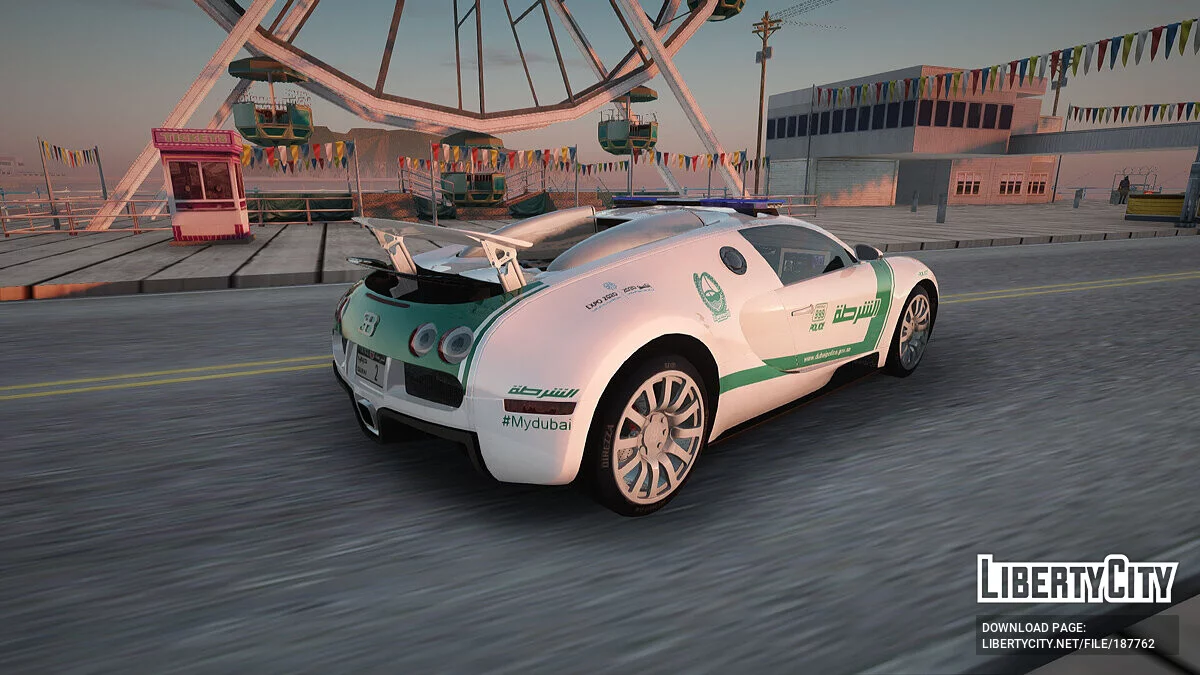
Task: Click the LibertyCity logo watermark
Action: (1077, 579)
